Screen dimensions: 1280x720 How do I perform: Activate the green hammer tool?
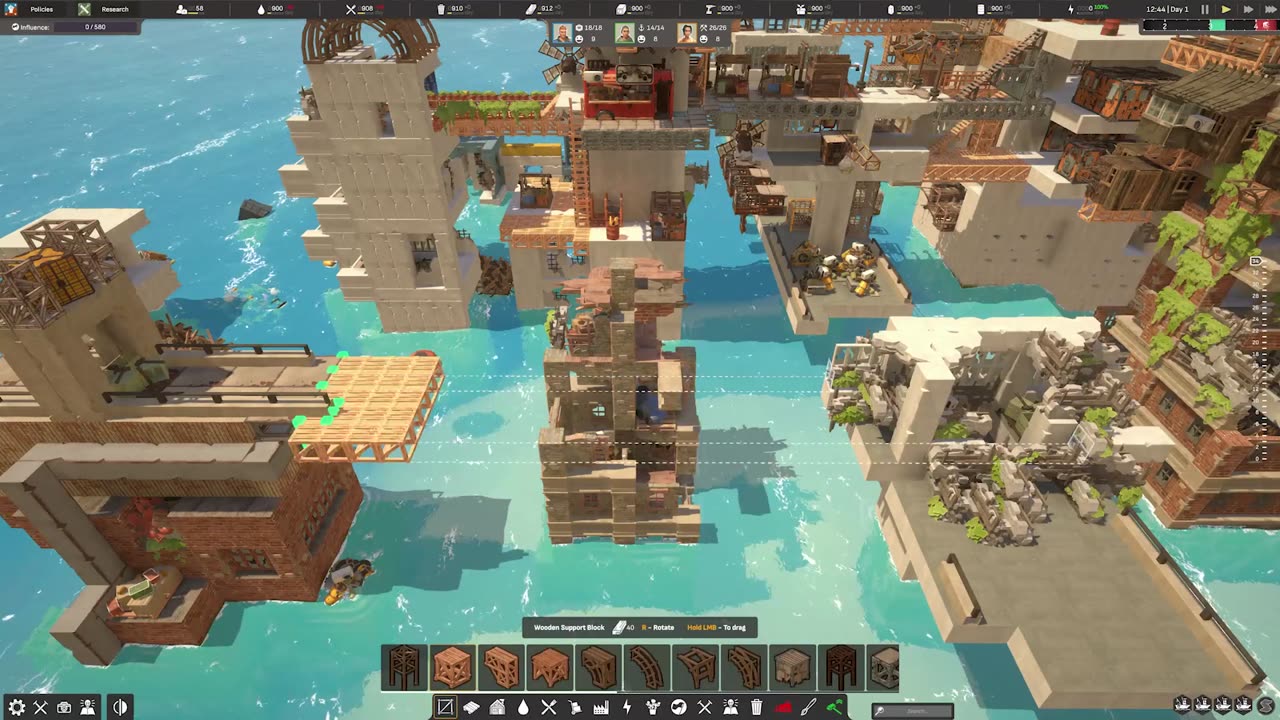point(835,707)
